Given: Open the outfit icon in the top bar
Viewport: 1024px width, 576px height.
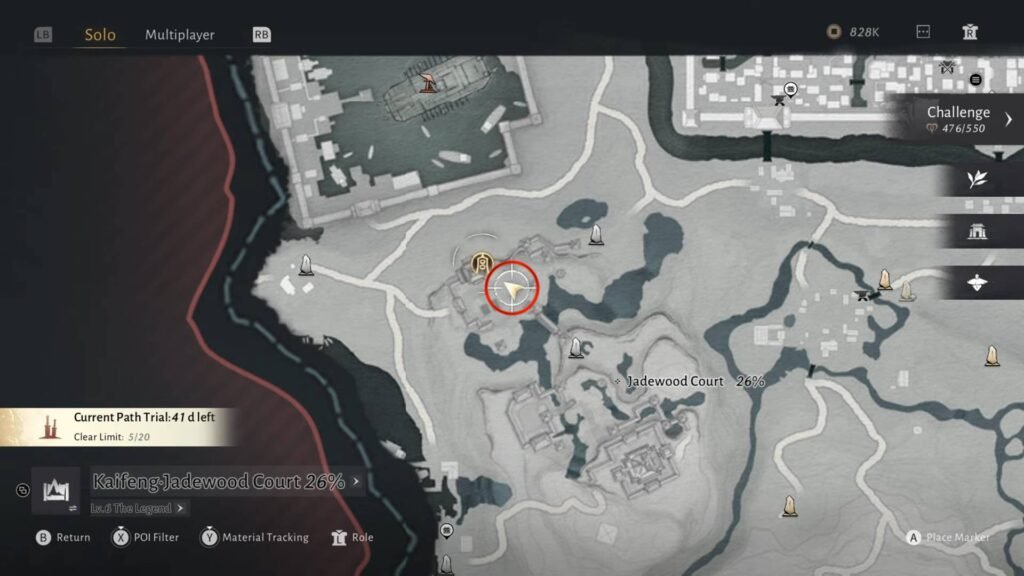Looking at the screenshot, I should 969,32.
